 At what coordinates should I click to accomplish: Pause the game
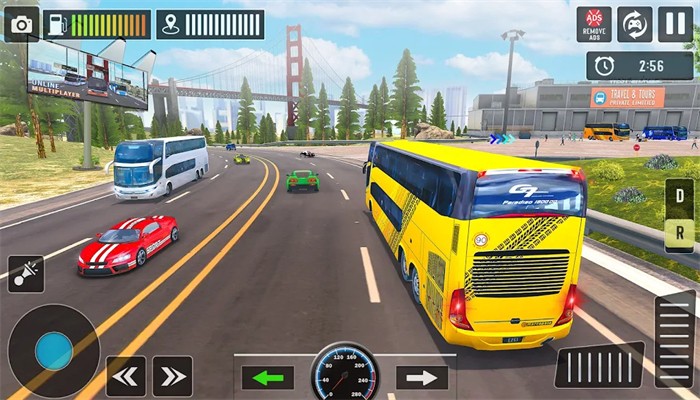click(x=675, y=24)
